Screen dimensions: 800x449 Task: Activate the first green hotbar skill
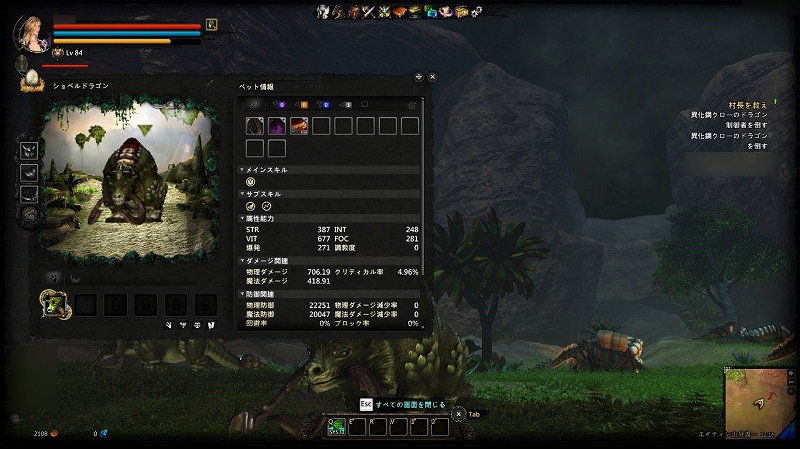point(337,427)
